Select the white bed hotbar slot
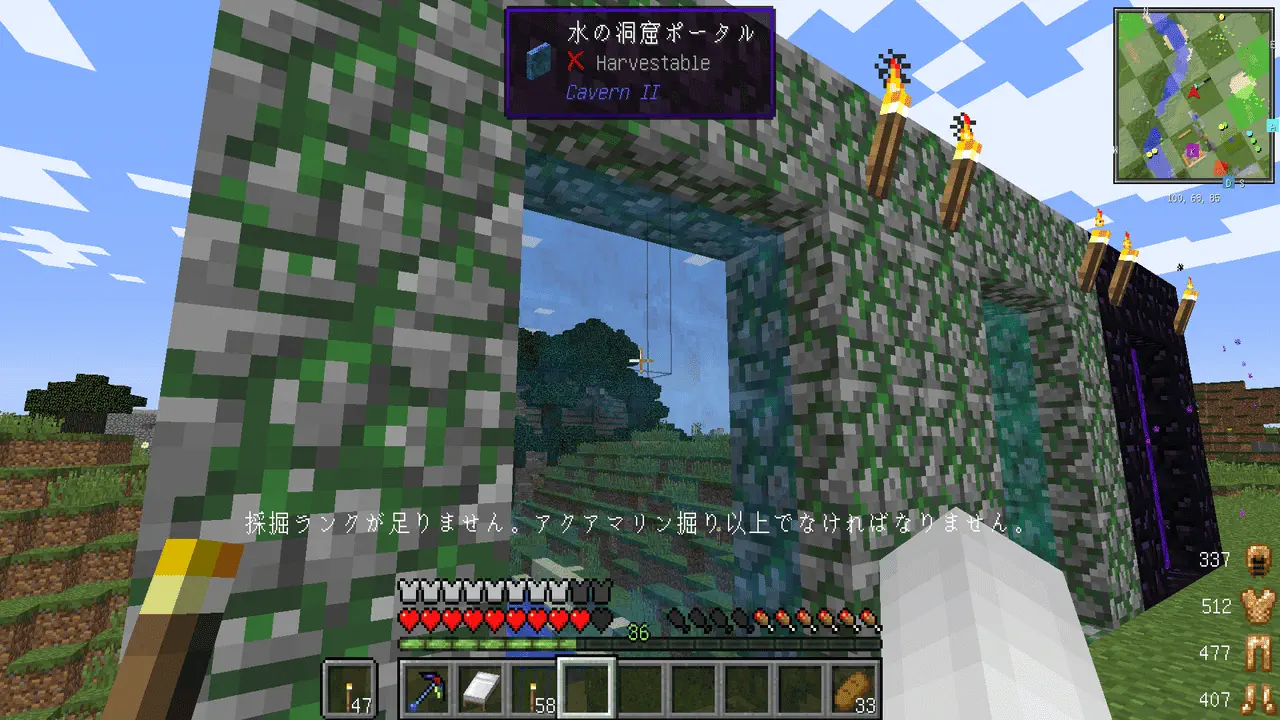Screen dimensions: 1280x720 click(x=479, y=689)
